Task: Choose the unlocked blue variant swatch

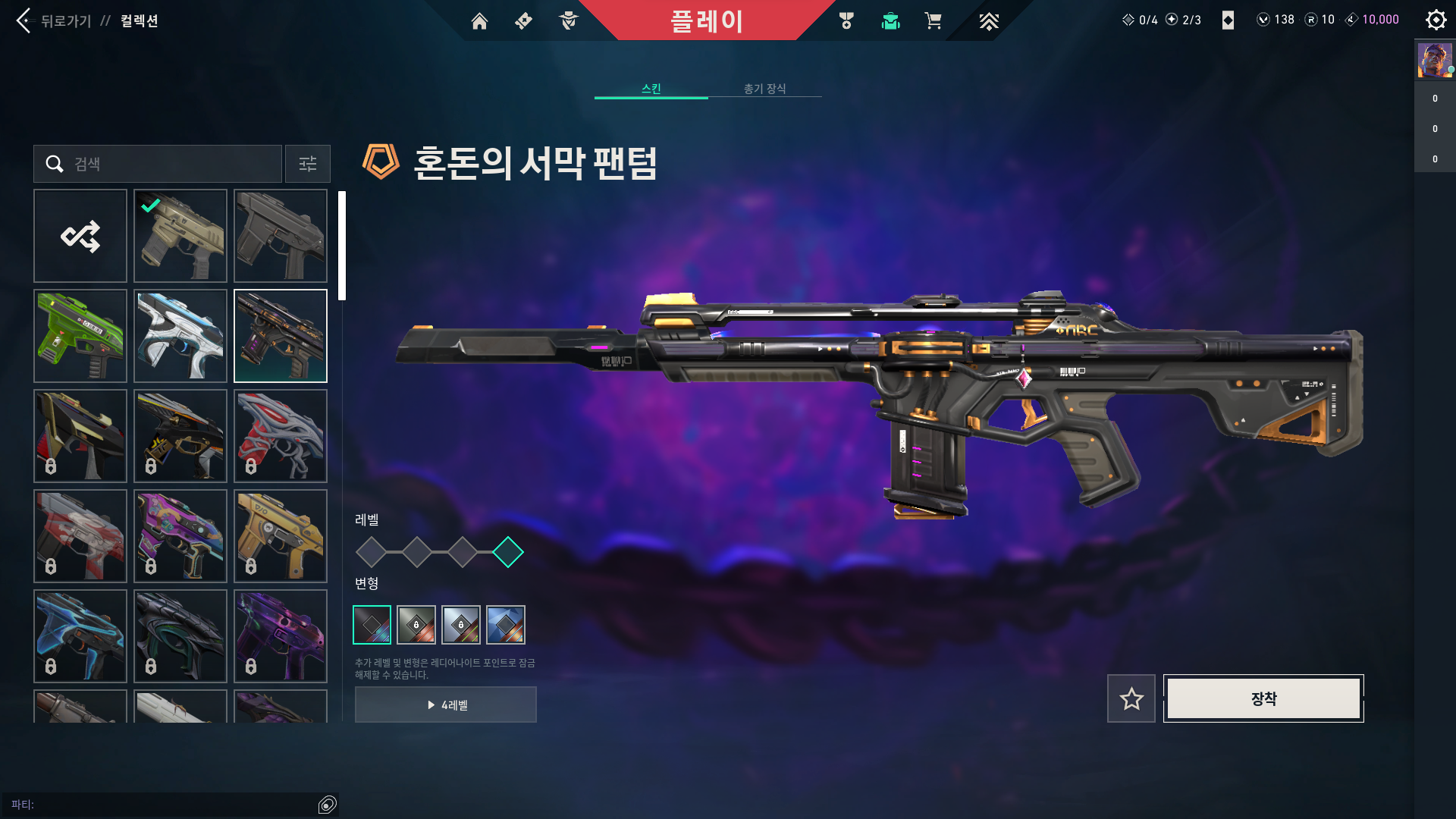Action: pyautogui.click(x=506, y=625)
